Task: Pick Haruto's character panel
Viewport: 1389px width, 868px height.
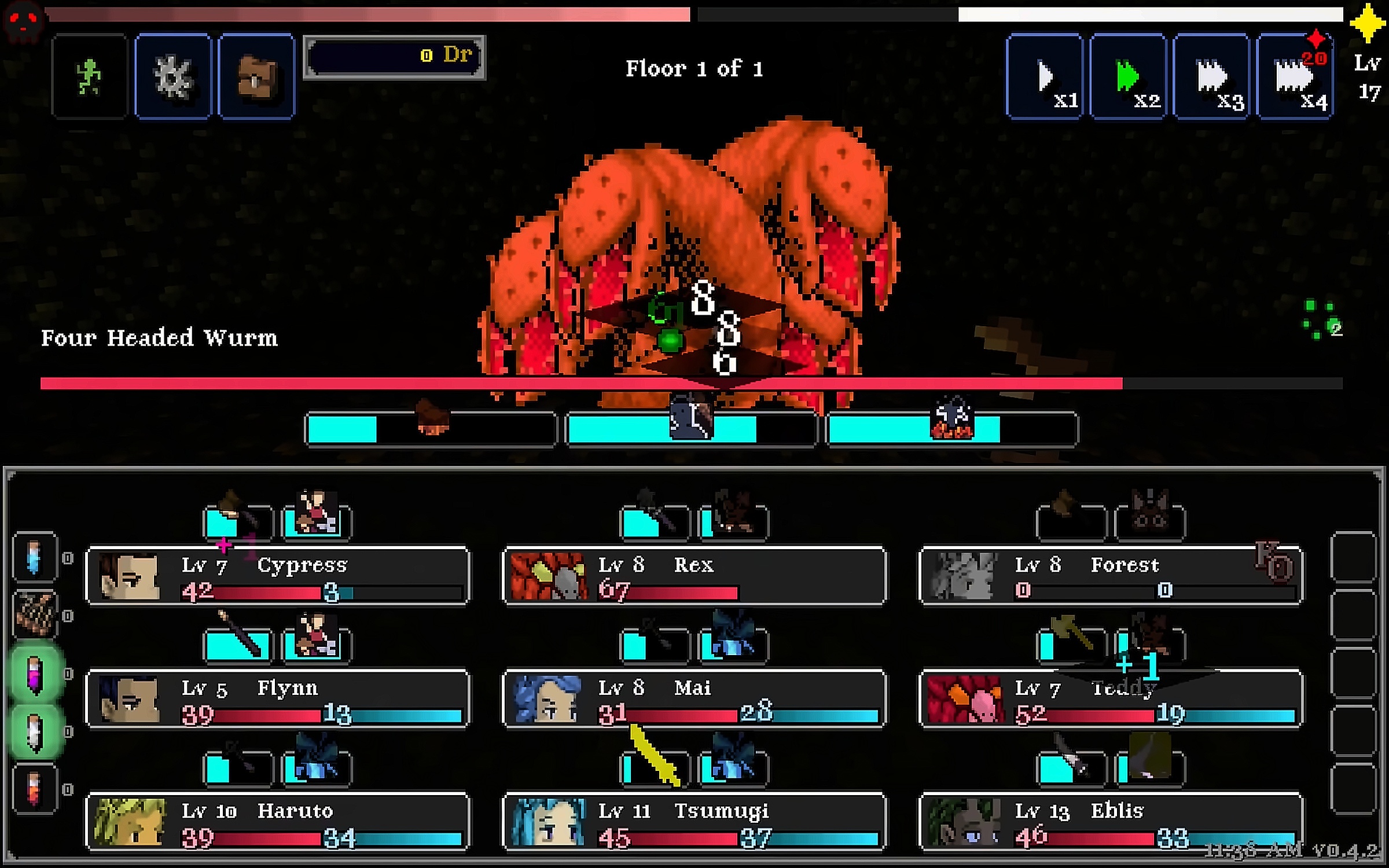Action: 277,822
